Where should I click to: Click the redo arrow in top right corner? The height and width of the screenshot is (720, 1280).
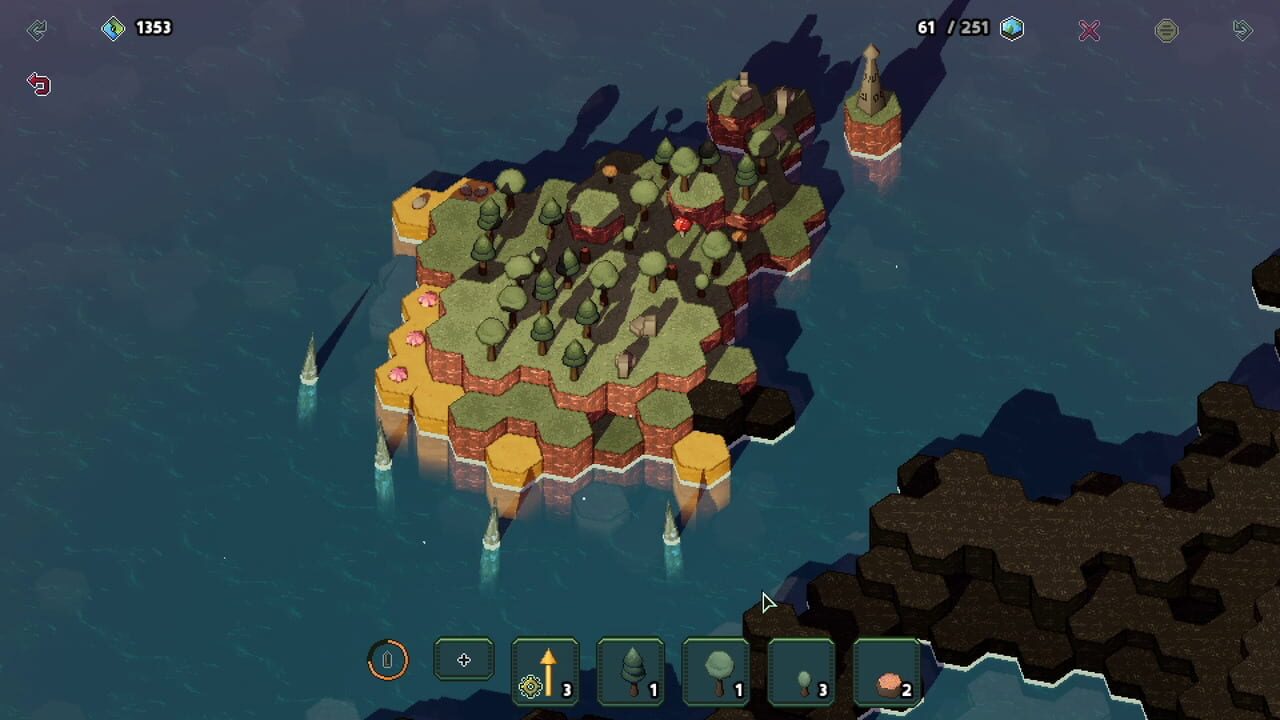pyautogui.click(x=1242, y=29)
